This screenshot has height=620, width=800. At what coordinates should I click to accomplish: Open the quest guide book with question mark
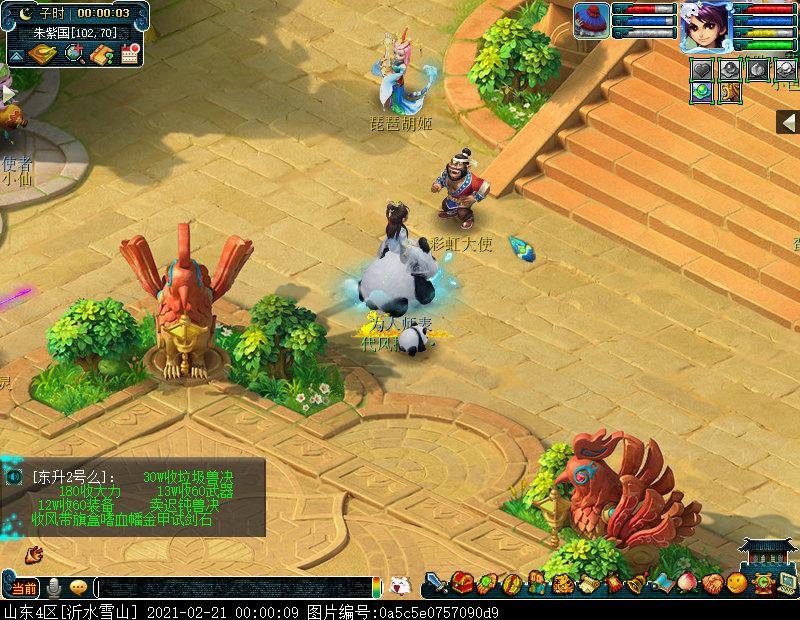[x=101, y=54]
